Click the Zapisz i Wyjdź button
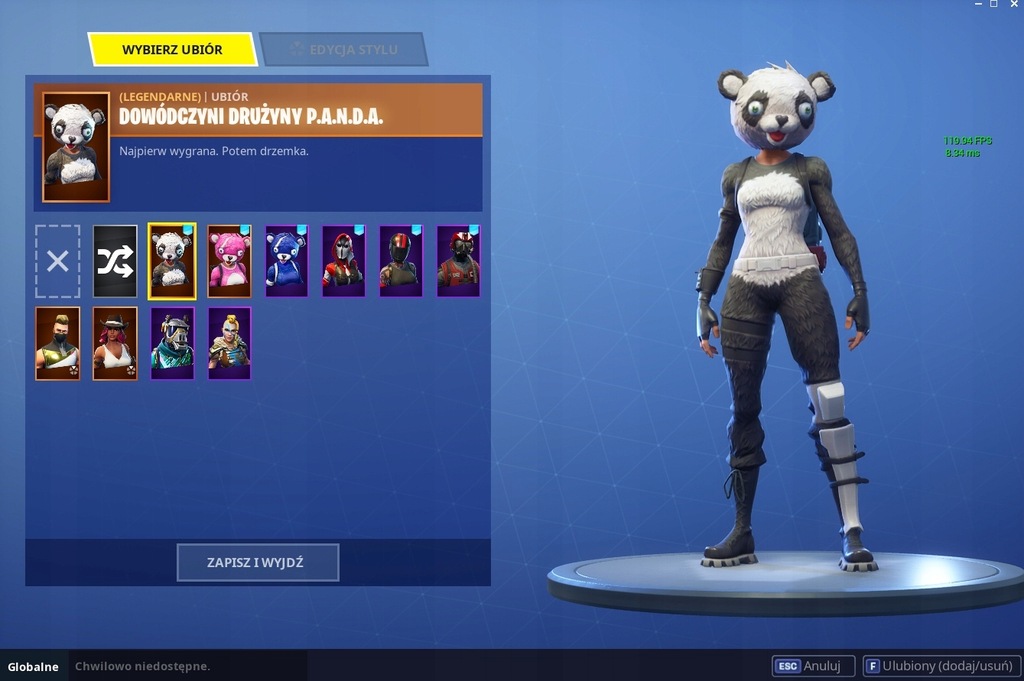Image resolution: width=1024 pixels, height=681 pixels. coord(257,563)
